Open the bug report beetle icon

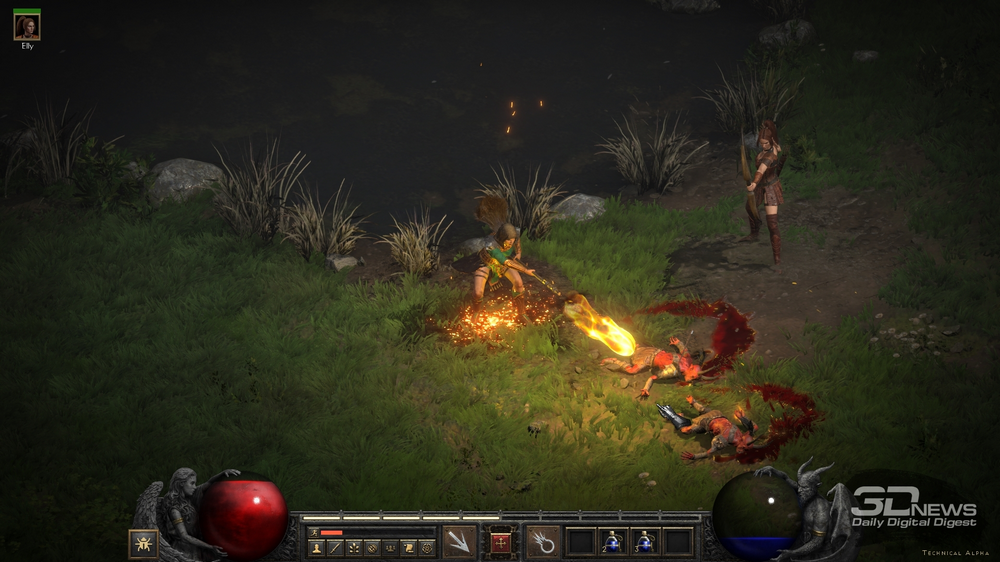pos(143,543)
